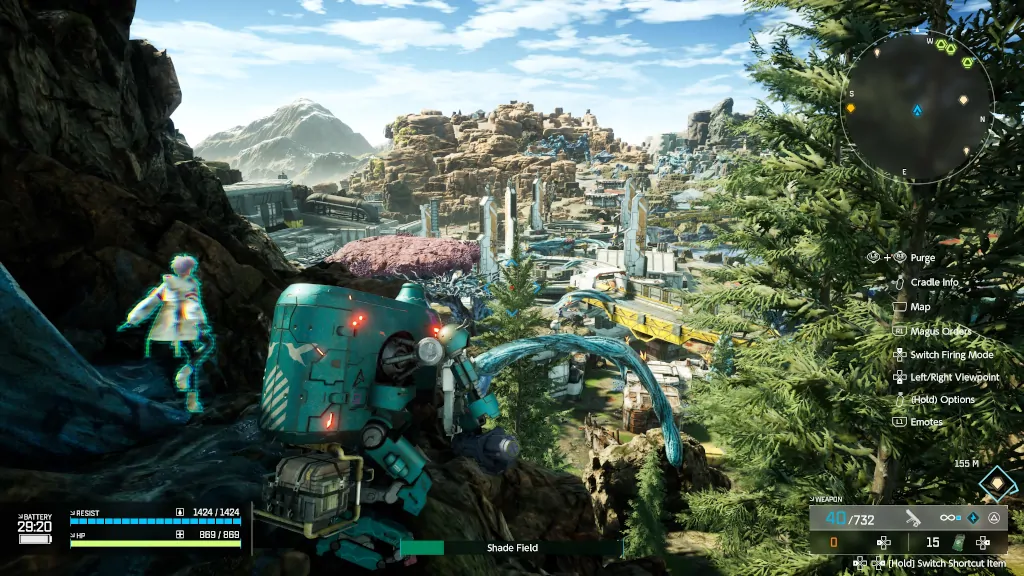Use the green shortcut item pack

959,543
